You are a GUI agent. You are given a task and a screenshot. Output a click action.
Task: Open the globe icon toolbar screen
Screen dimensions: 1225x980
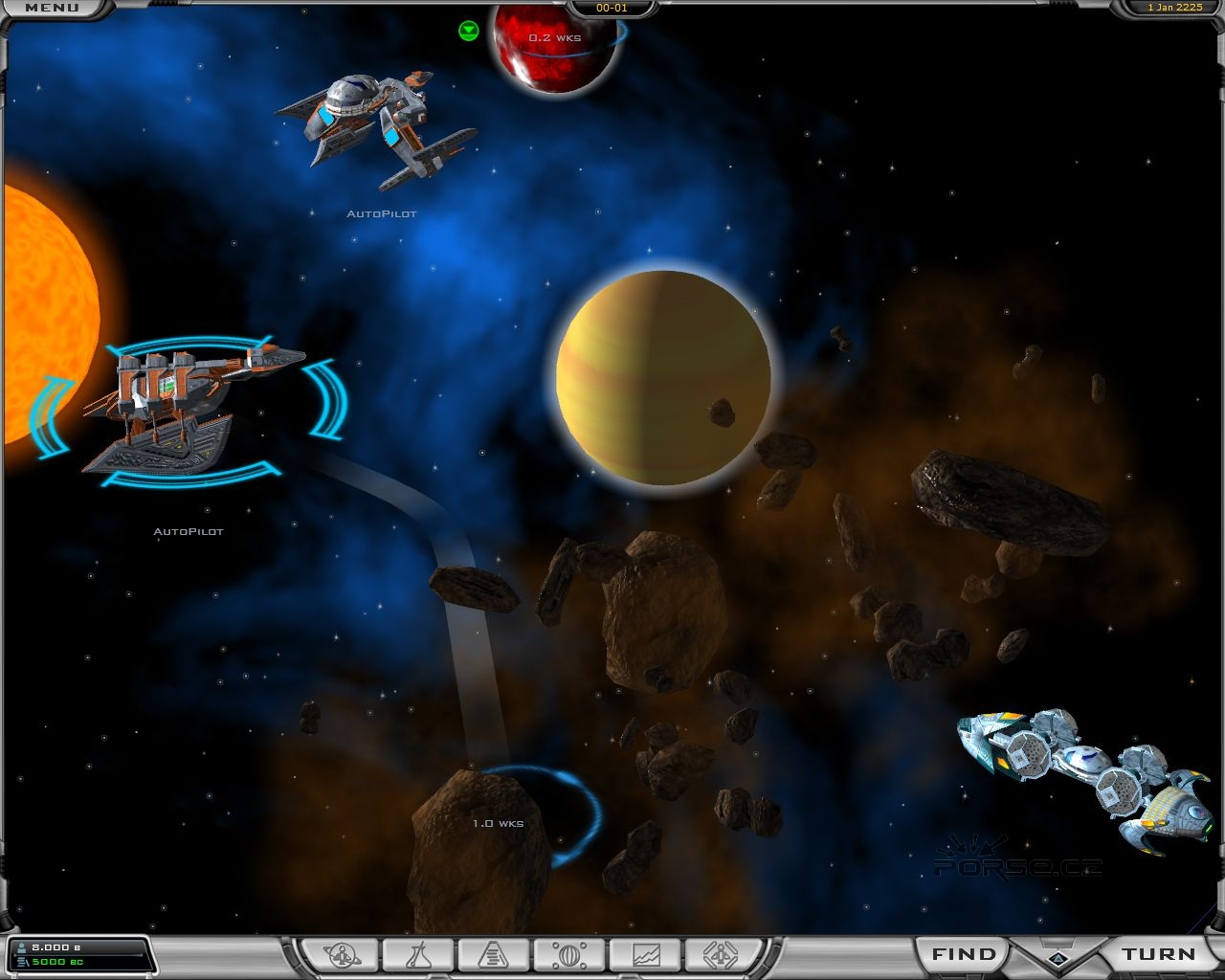(569, 954)
